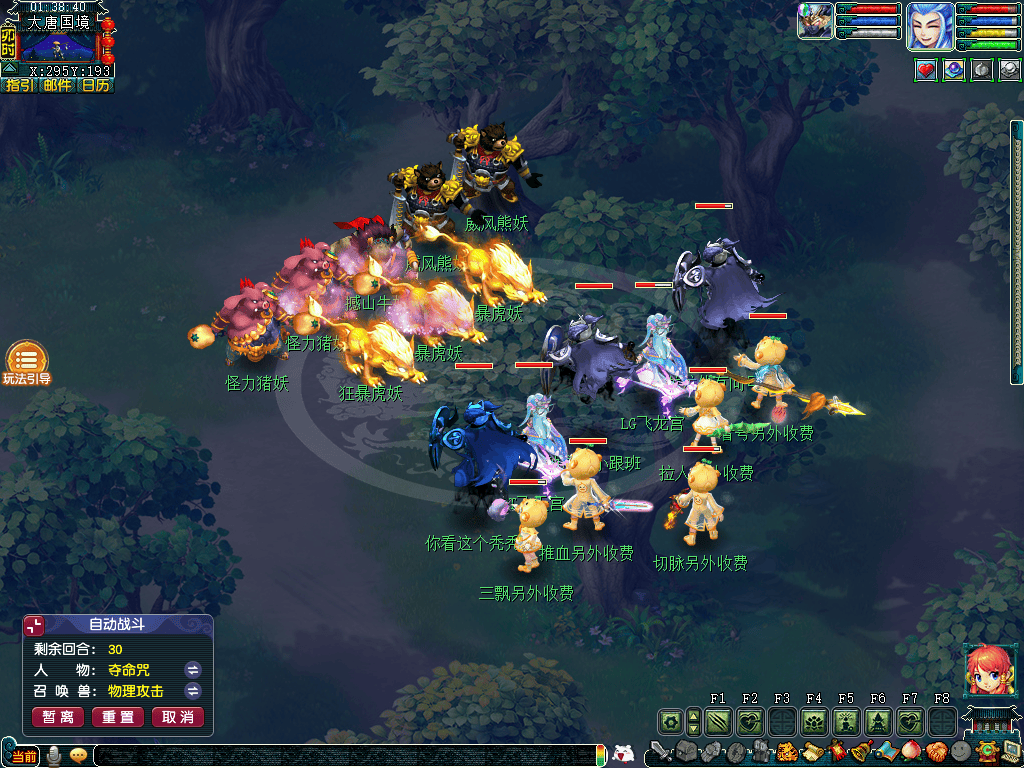Change the 人物 skill with its swap arrow

pyautogui.click(x=193, y=670)
